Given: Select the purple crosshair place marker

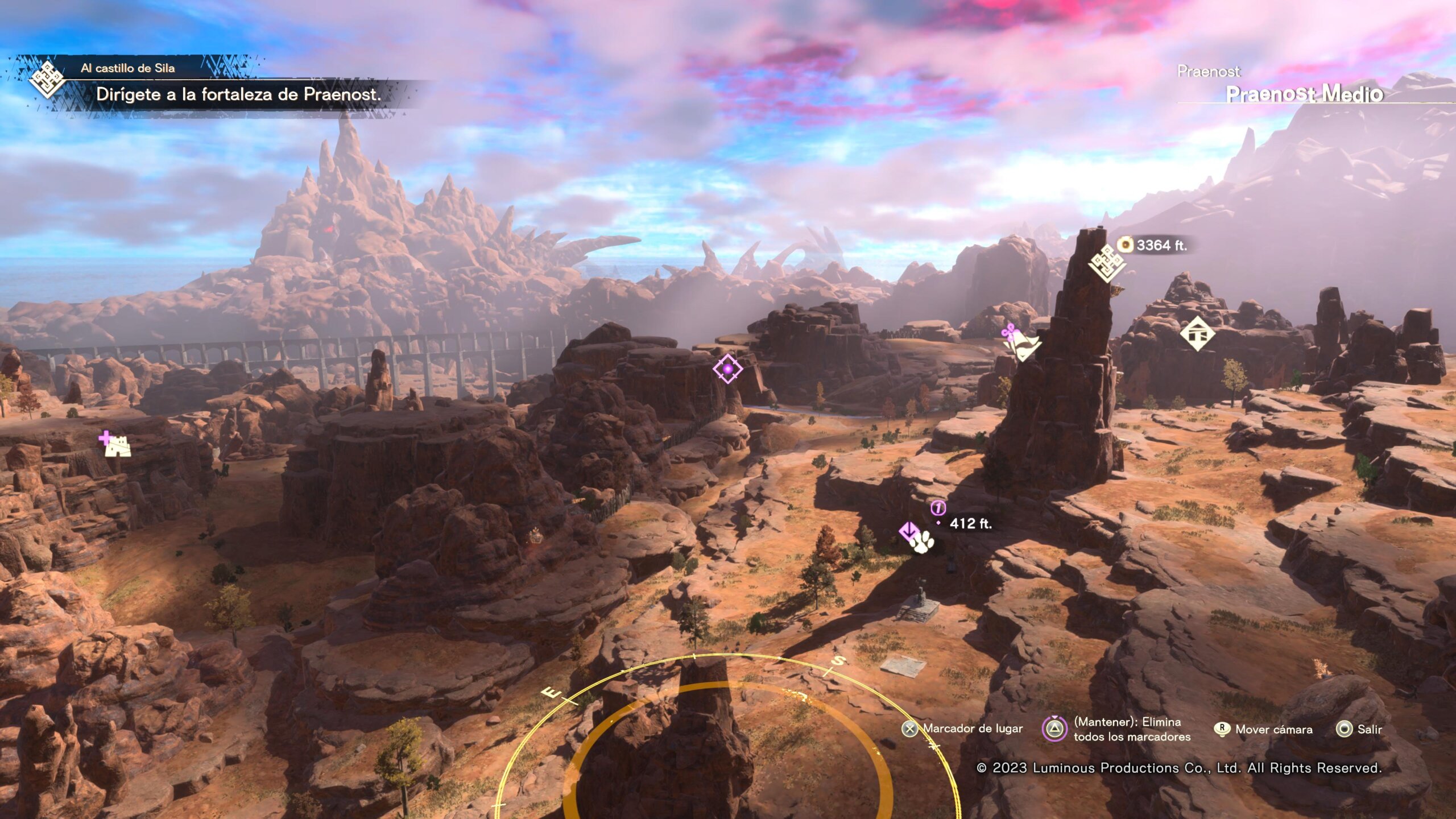Looking at the screenshot, I should [727, 369].
